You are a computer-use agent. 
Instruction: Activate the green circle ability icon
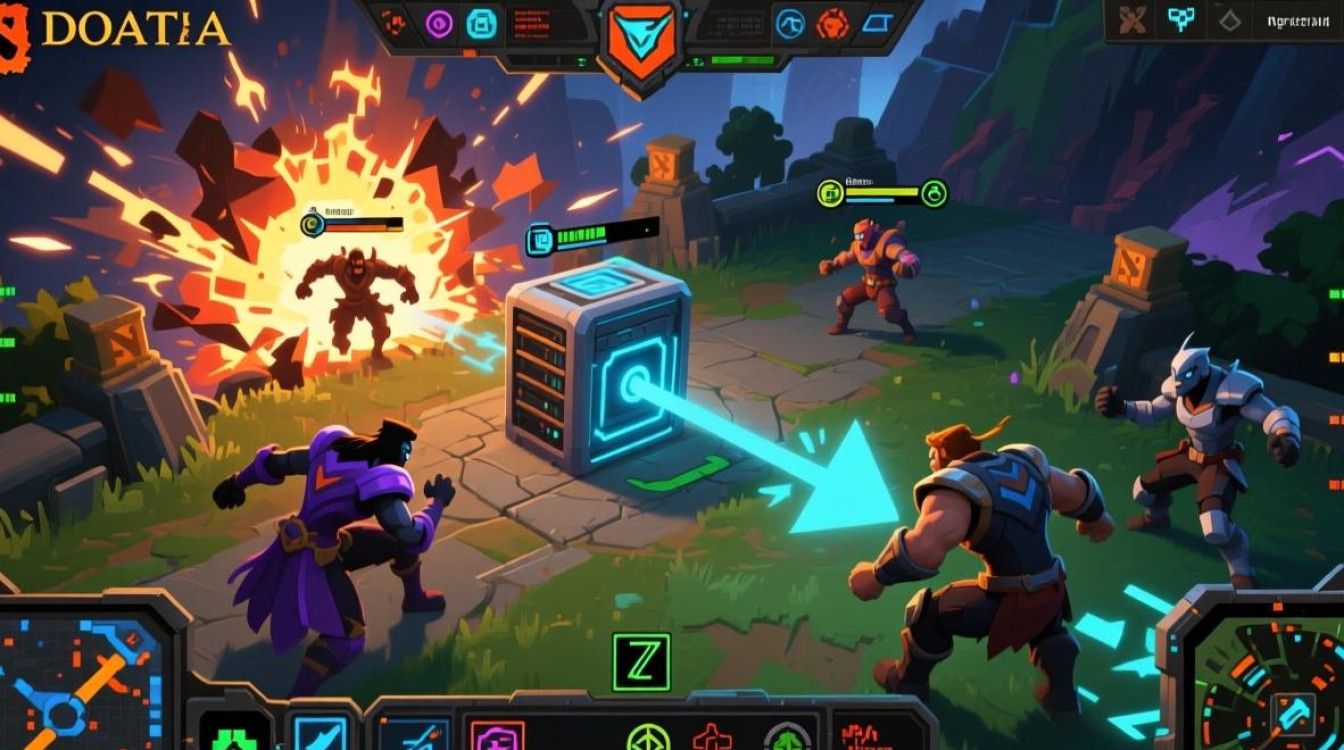point(647,739)
